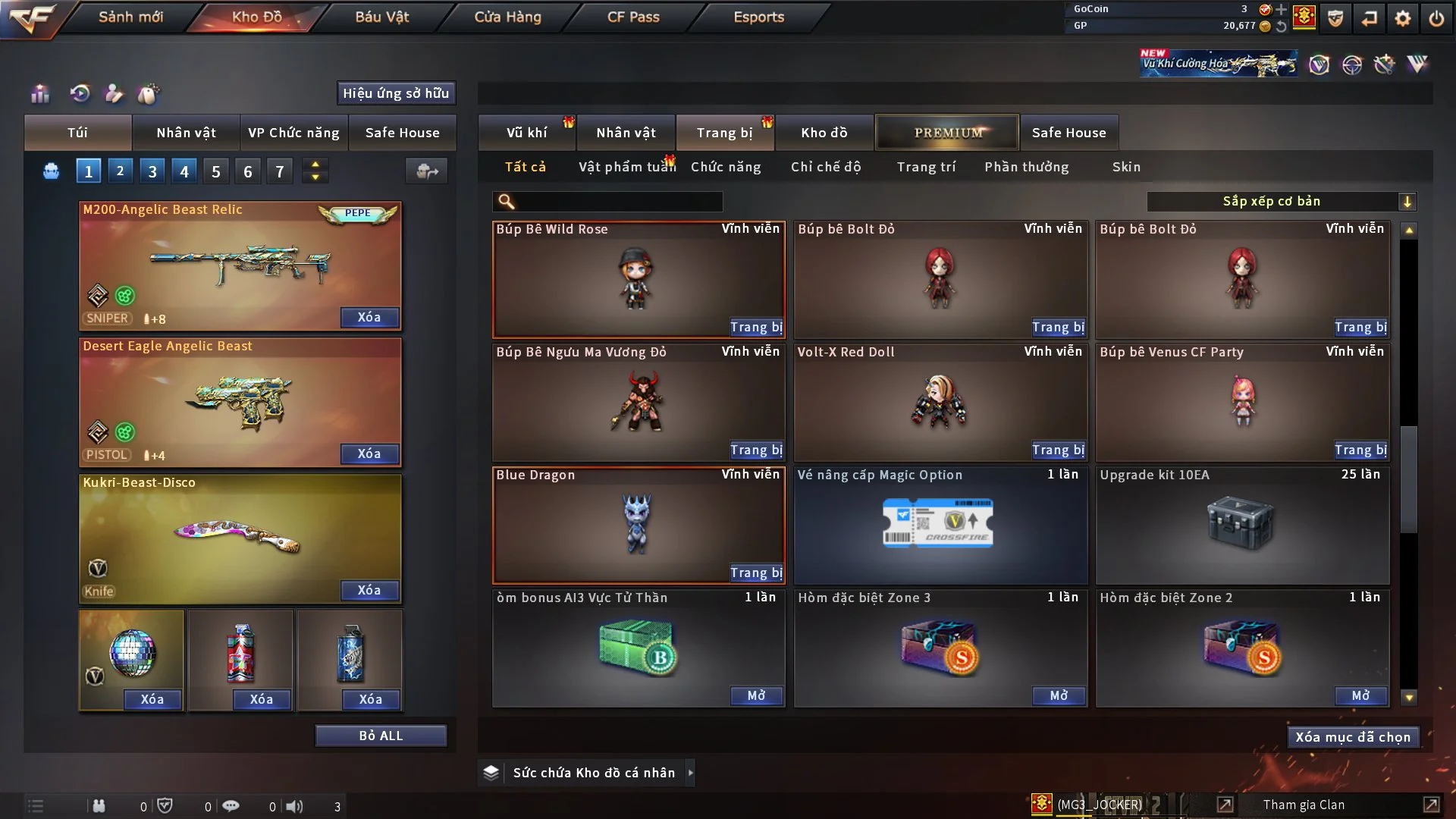The width and height of the screenshot is (1456, 819).
Task: Go to the Sảnh mới lobby
Action: pos(130,17)
